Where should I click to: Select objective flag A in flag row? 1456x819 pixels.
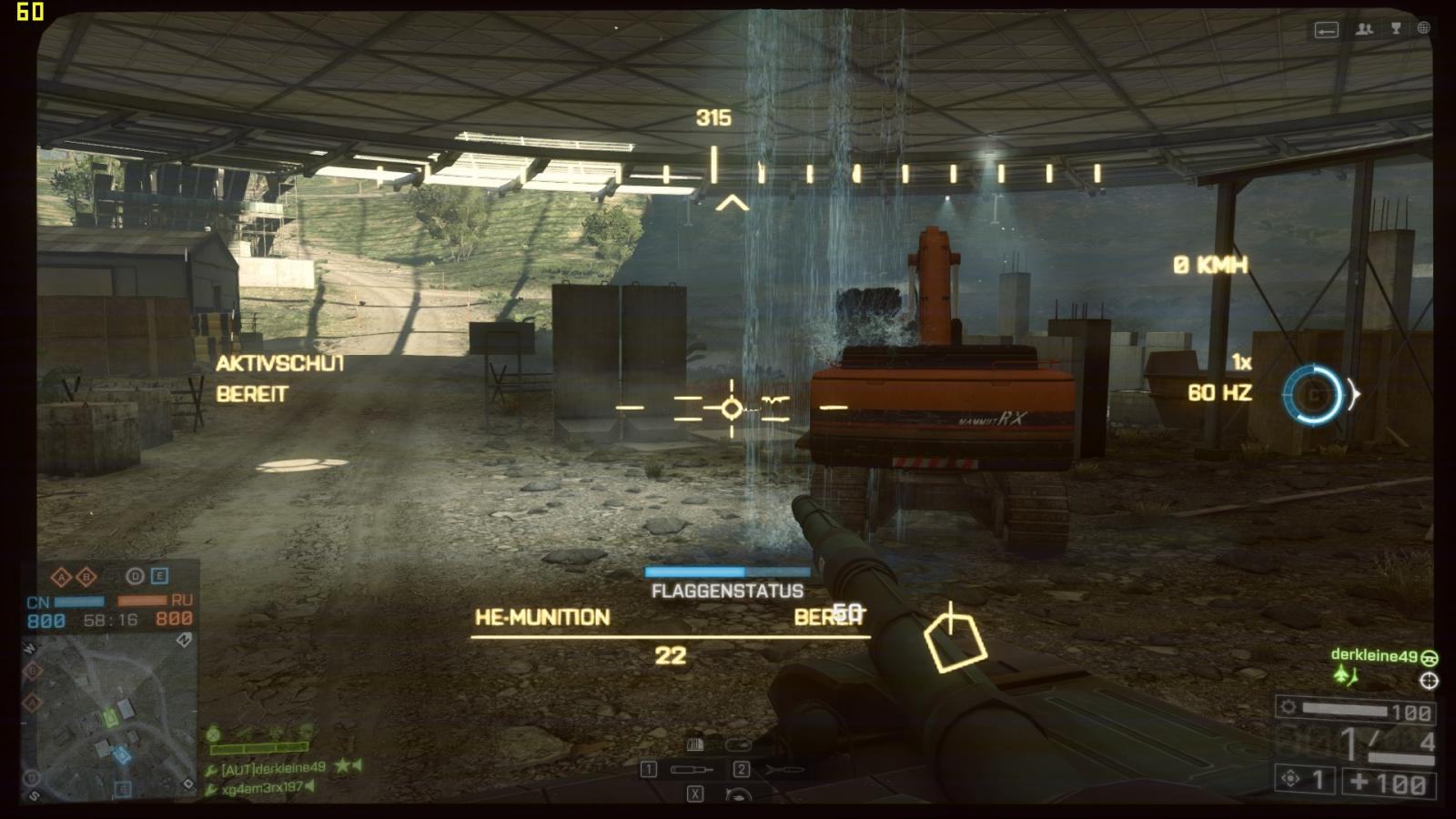(61, 577)
